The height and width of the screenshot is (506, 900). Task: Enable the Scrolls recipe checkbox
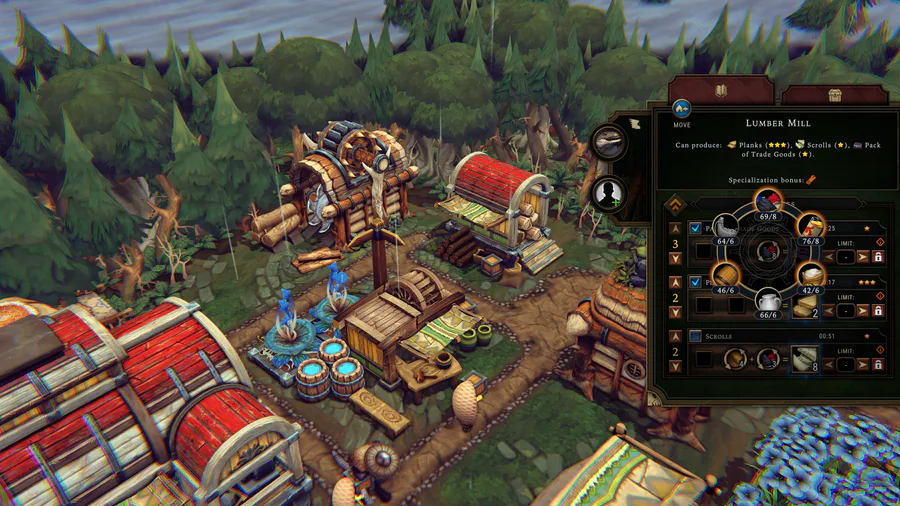tap(696, 336)
